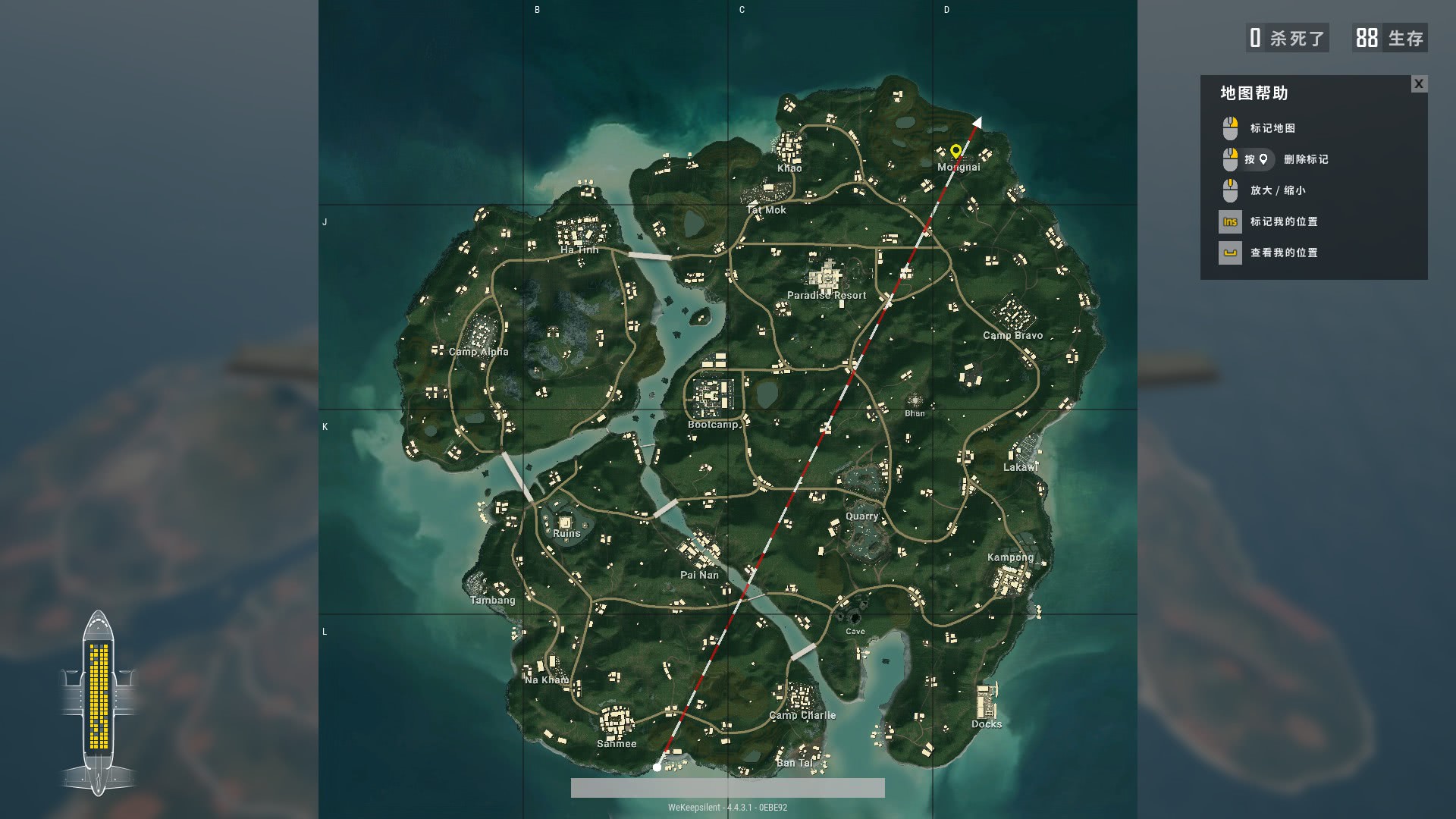The width and height of the screenshot is (1456, 819).
Task: Click the spacebar icon for 查看我的位置
Action: pyautogui.click(x=1231, y=253)
